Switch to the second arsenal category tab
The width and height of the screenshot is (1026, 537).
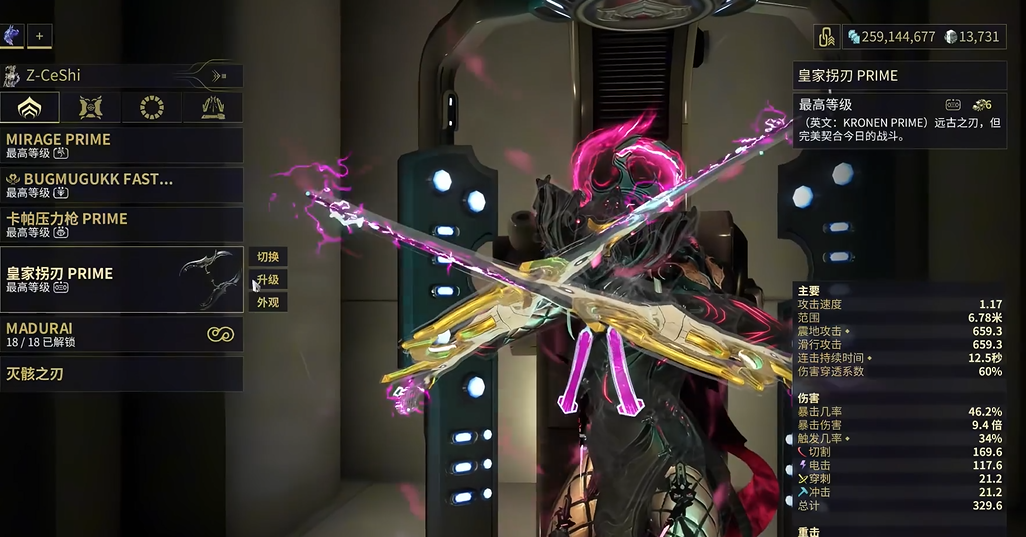pos(91,107)
